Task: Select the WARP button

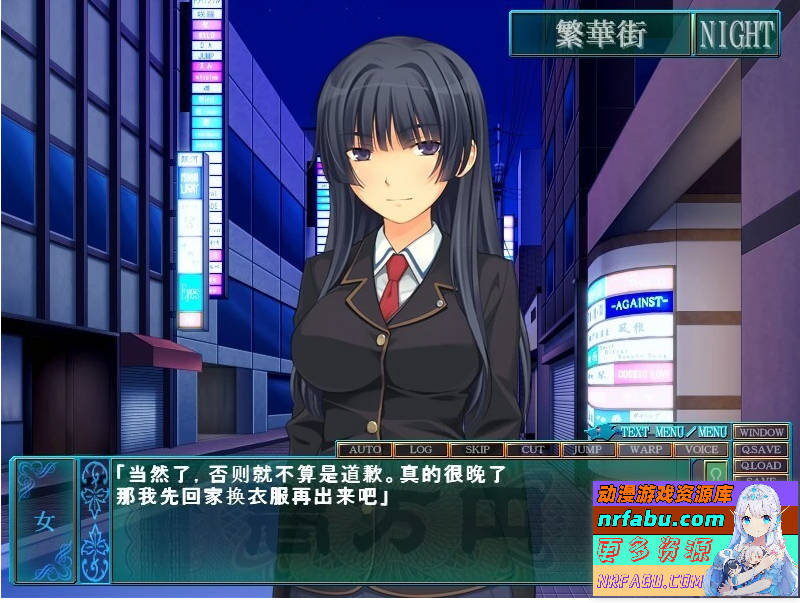Action: pyautogui.click(x=646, y=450)
